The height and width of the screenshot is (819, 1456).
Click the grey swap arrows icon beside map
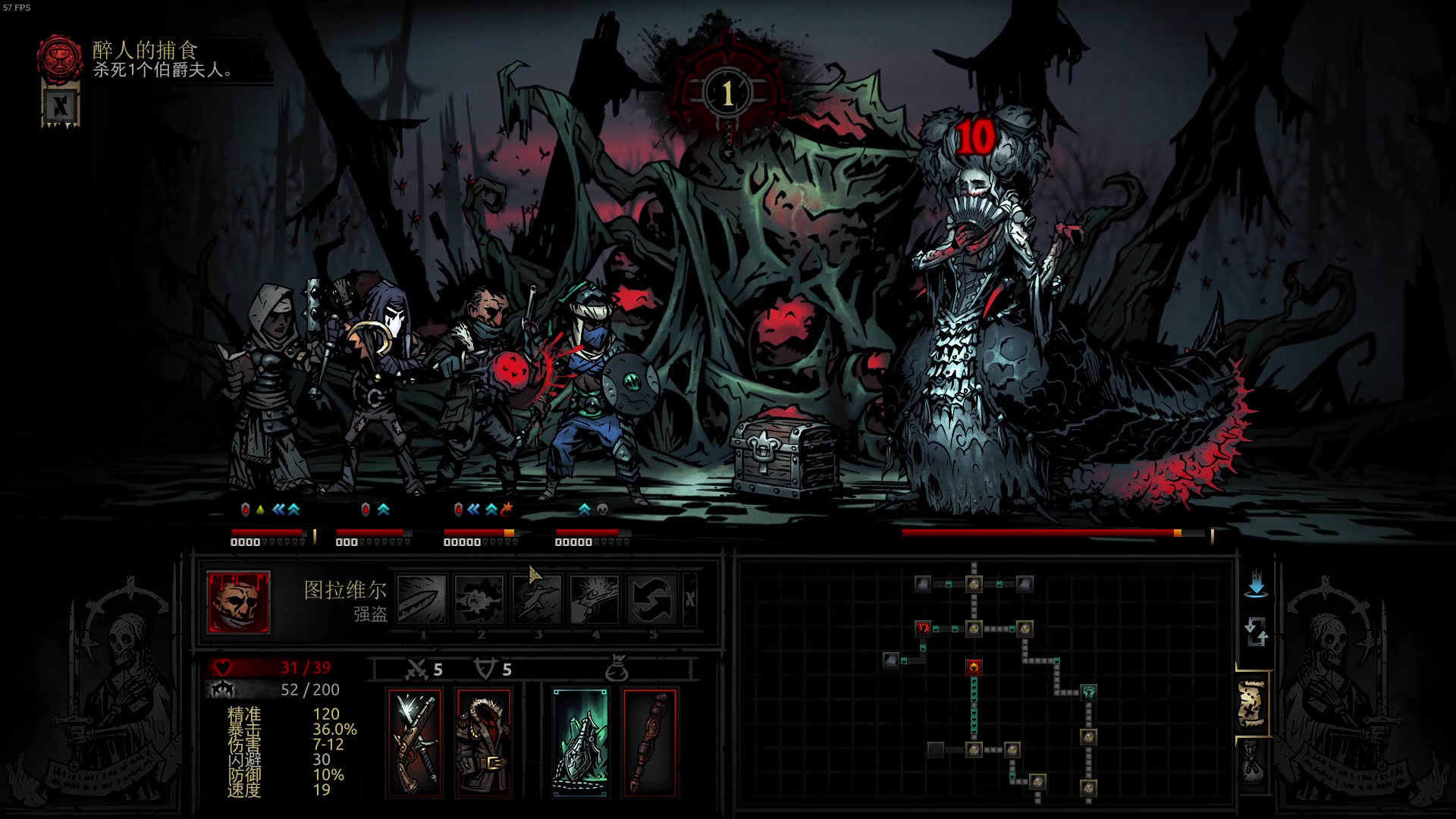click(1256, 631)
